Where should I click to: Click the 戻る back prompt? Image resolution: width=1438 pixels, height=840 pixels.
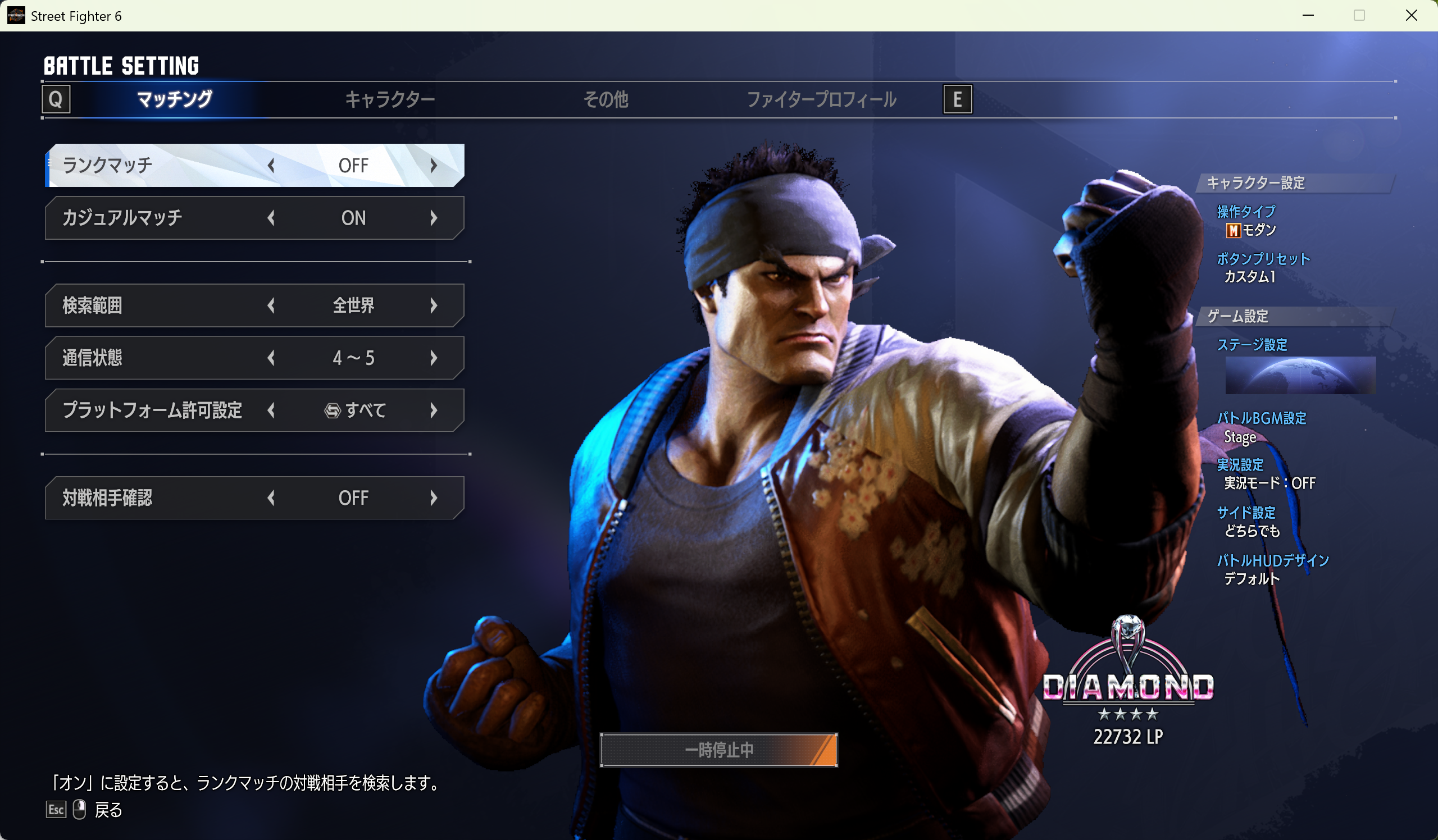point(107,810)
